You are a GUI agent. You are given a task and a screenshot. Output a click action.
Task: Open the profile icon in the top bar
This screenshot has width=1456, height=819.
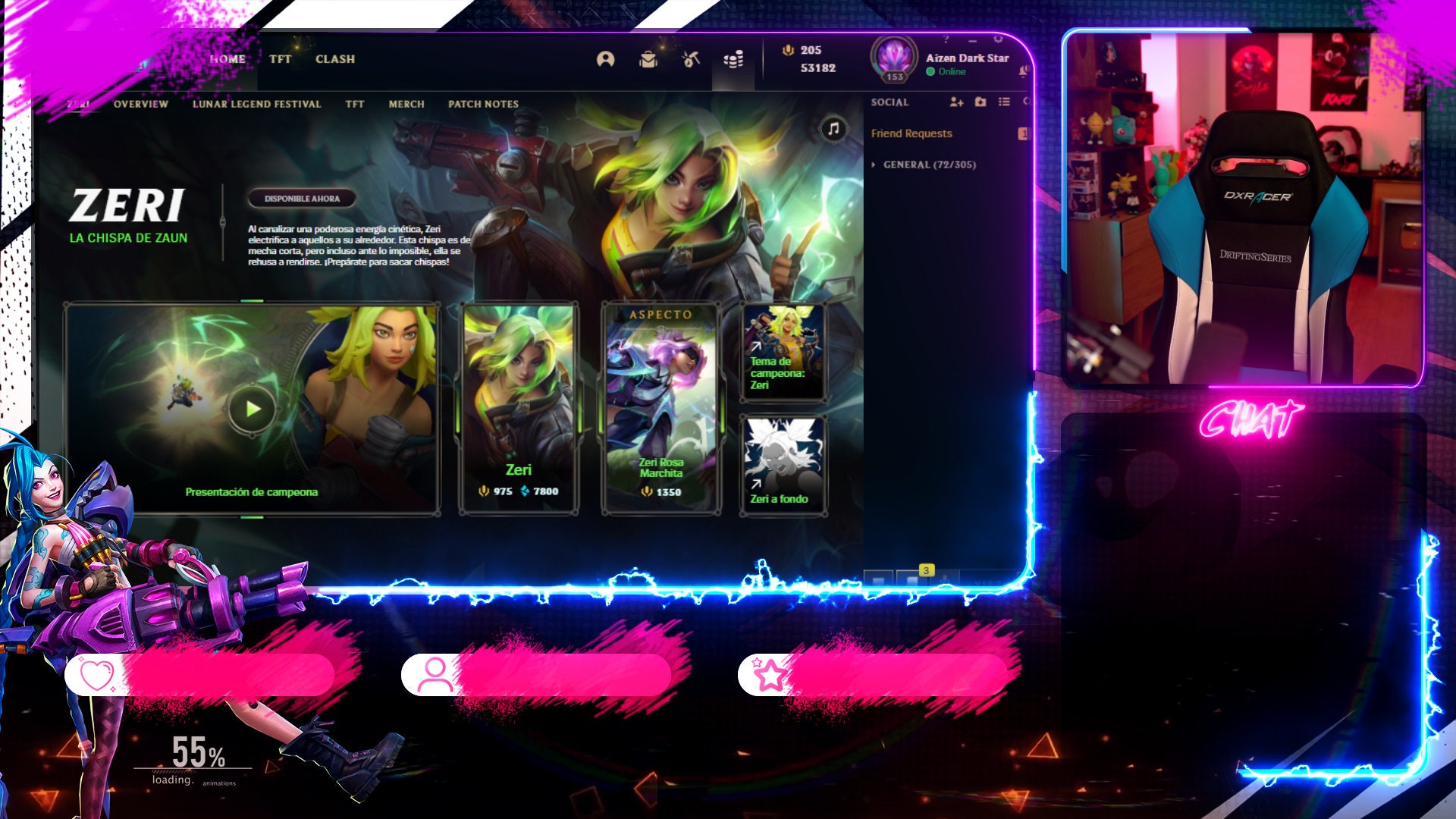point(606,59)
